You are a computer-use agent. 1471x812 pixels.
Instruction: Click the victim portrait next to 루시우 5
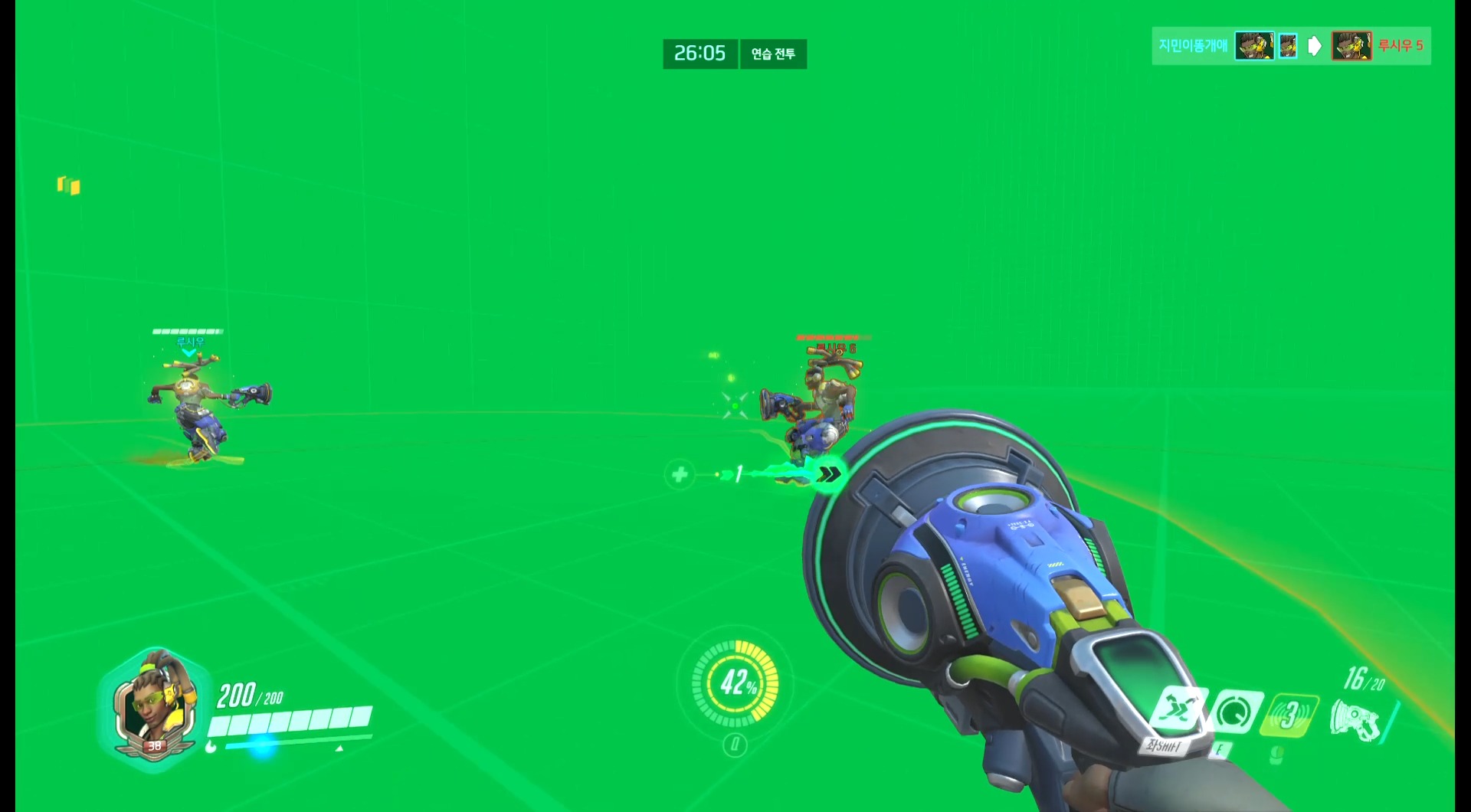[1353, 46]
